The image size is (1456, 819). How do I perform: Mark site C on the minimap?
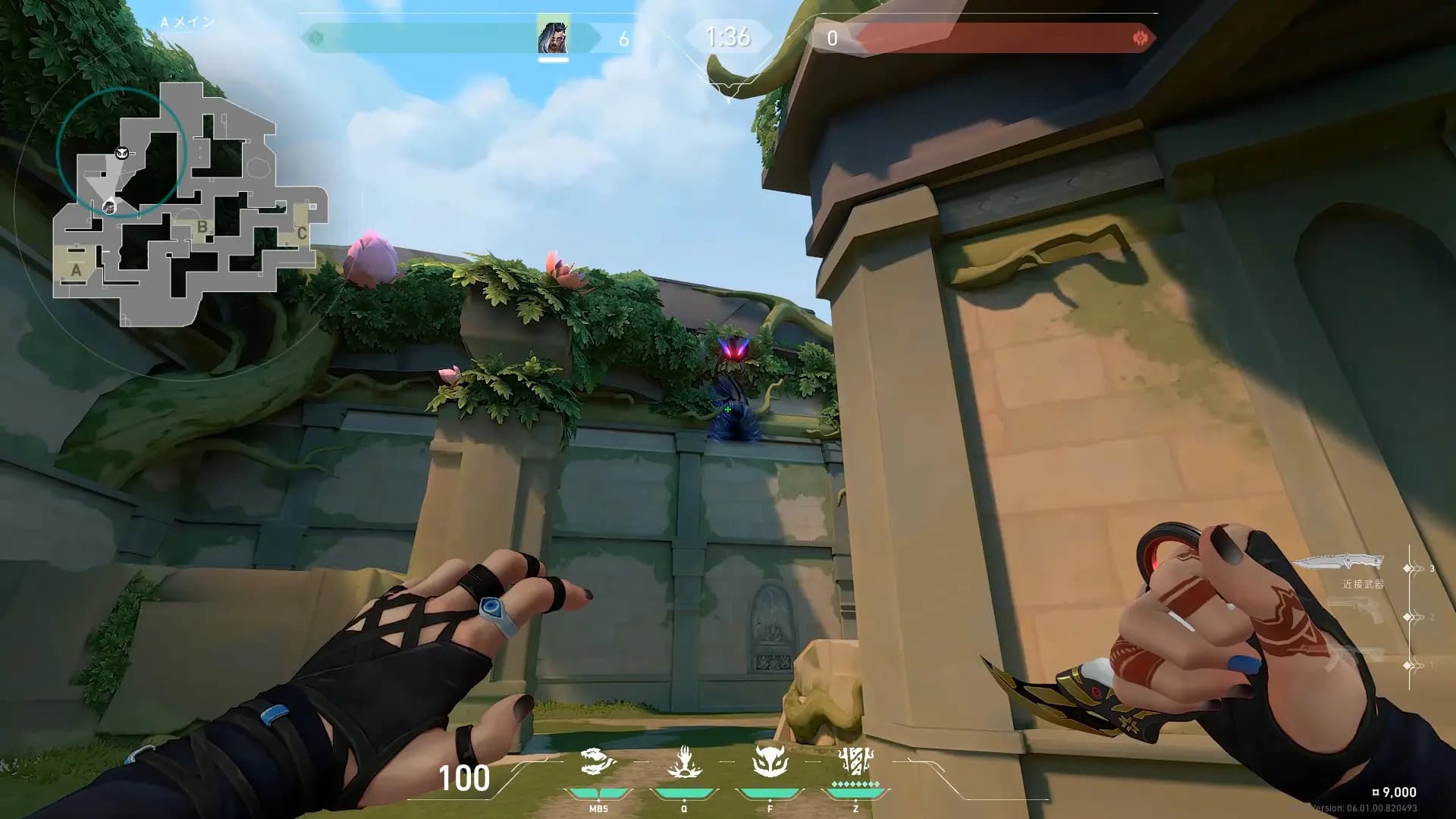[x=301, y=234]
